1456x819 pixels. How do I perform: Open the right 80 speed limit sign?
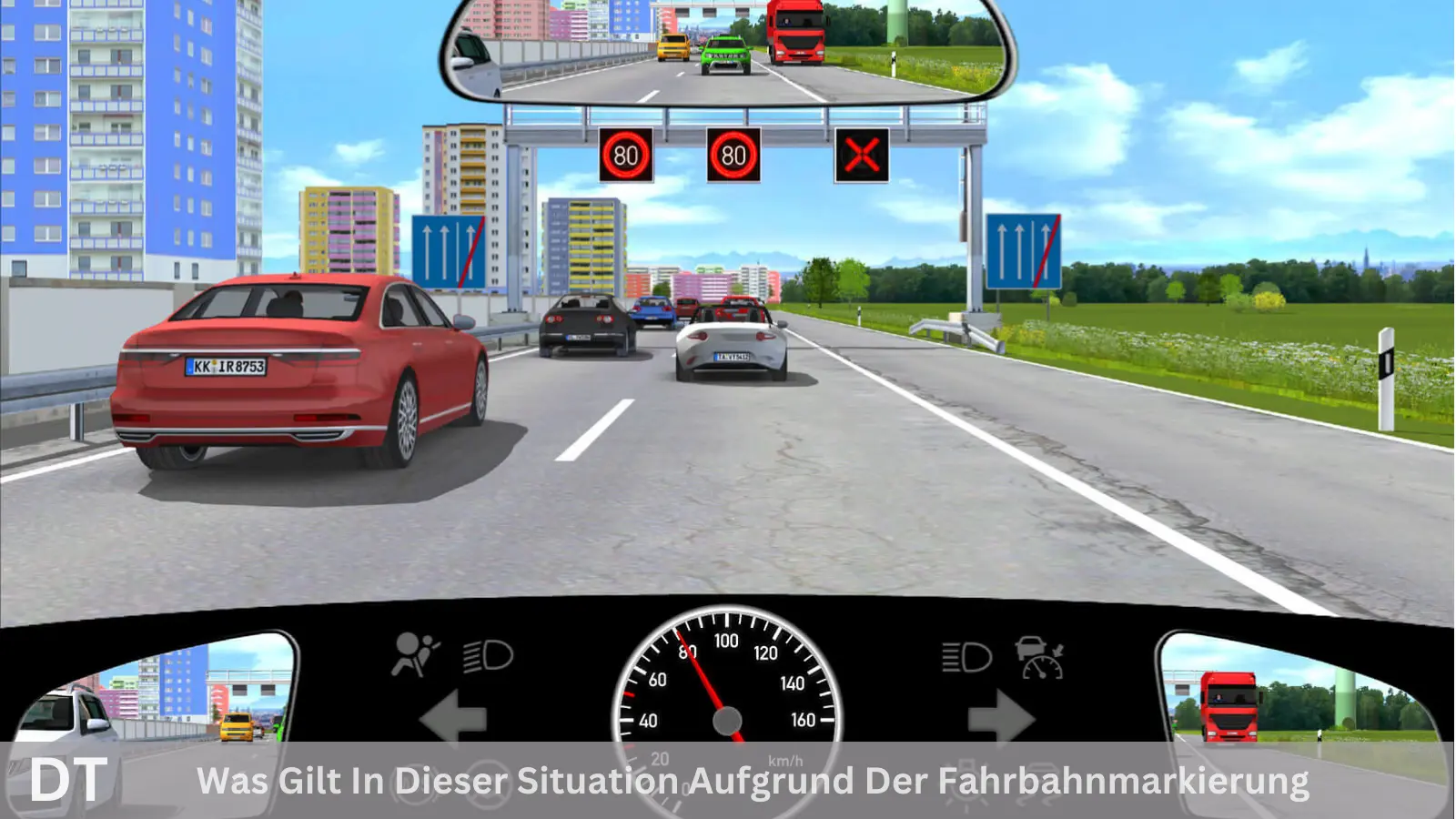tap(734, 154)
